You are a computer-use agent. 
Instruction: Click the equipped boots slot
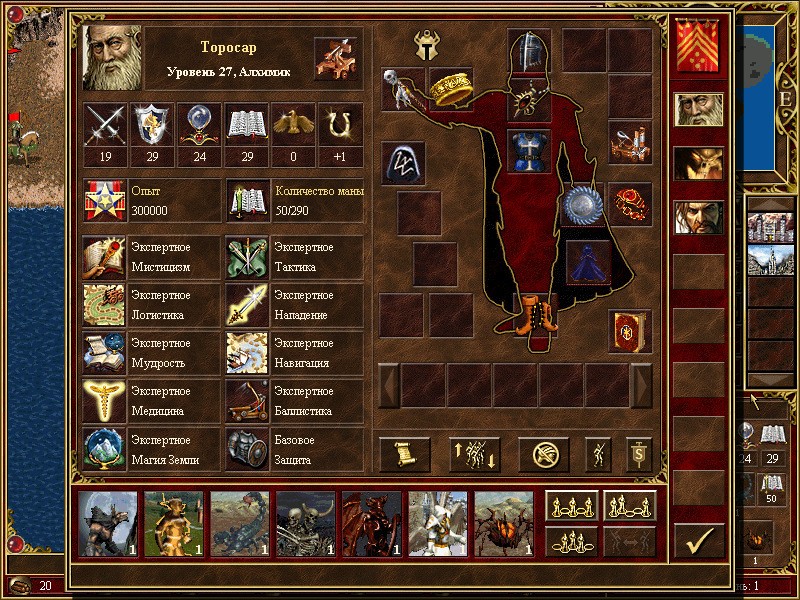coord(530,312)
